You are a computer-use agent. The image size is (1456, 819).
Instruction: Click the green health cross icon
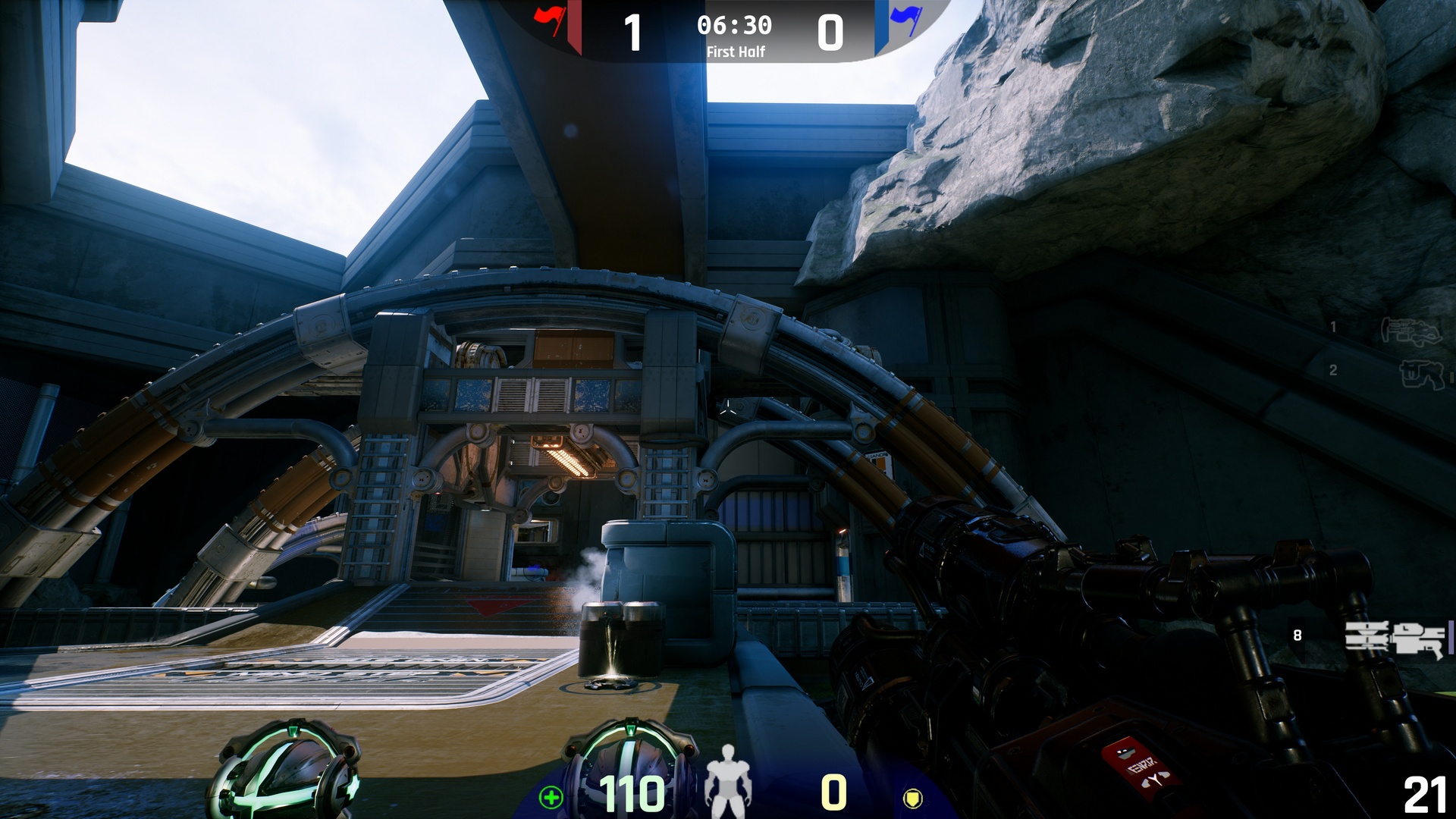553,796
